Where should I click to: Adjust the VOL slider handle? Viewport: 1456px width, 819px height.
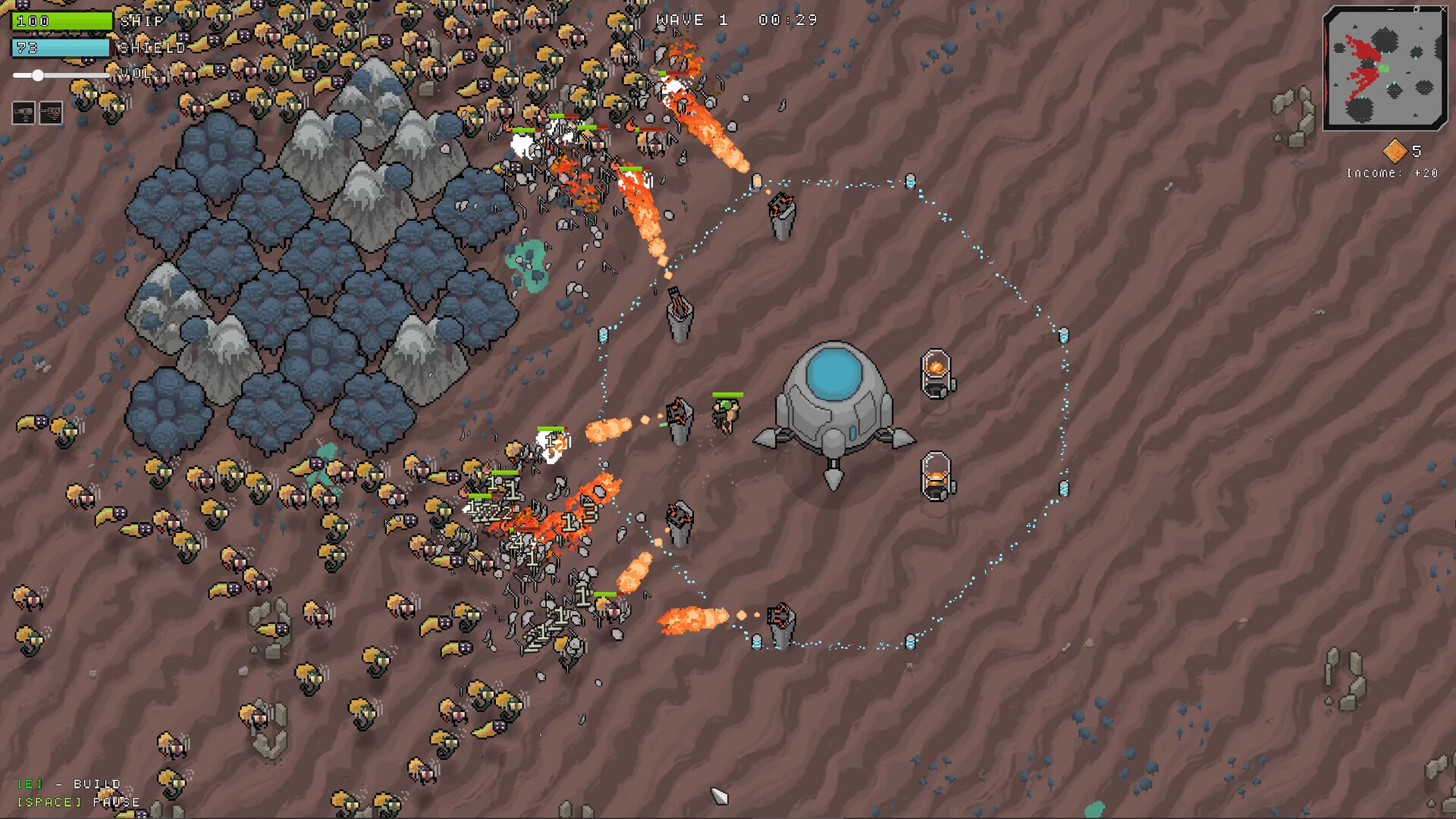[x=36, y=75]
